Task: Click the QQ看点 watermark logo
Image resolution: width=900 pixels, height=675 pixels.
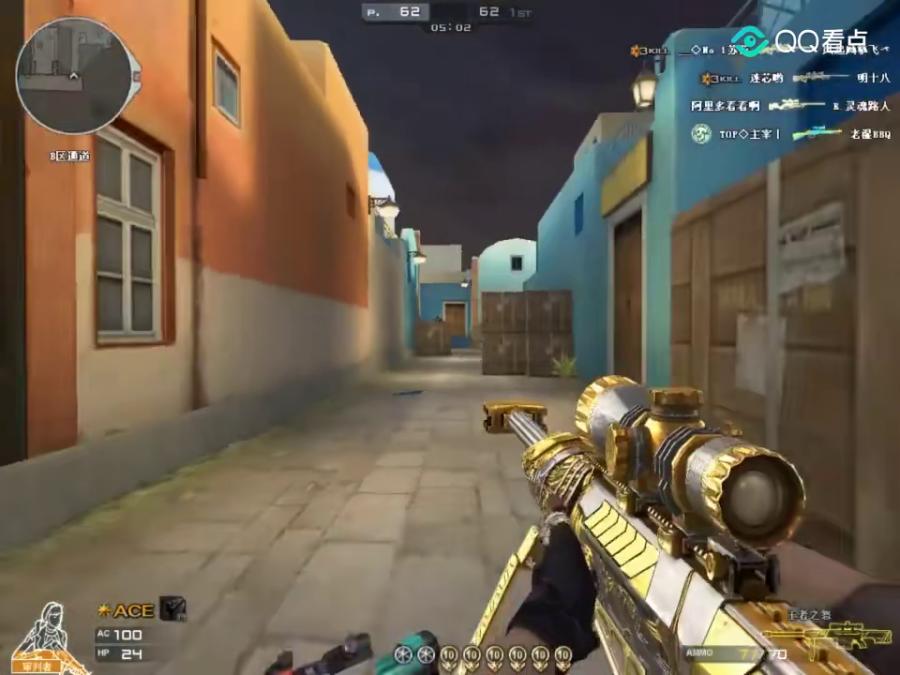Action: coord(798,41)
